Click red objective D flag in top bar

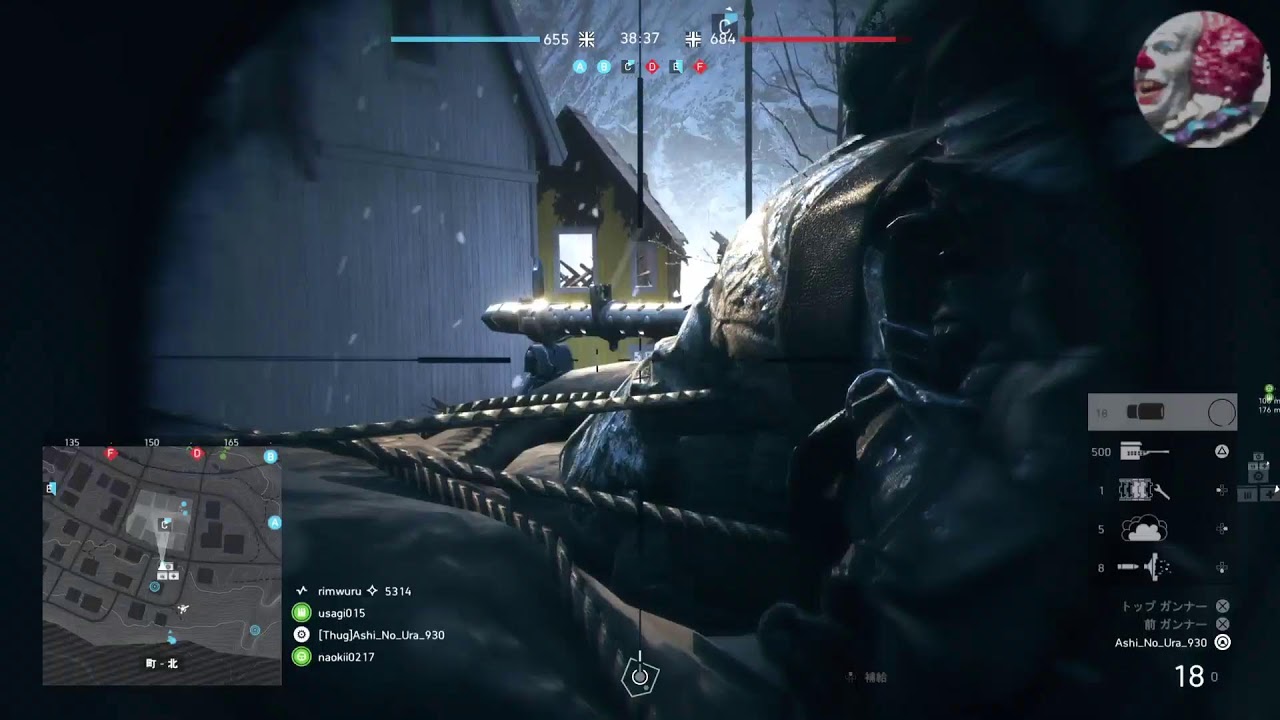coord(652,67)
